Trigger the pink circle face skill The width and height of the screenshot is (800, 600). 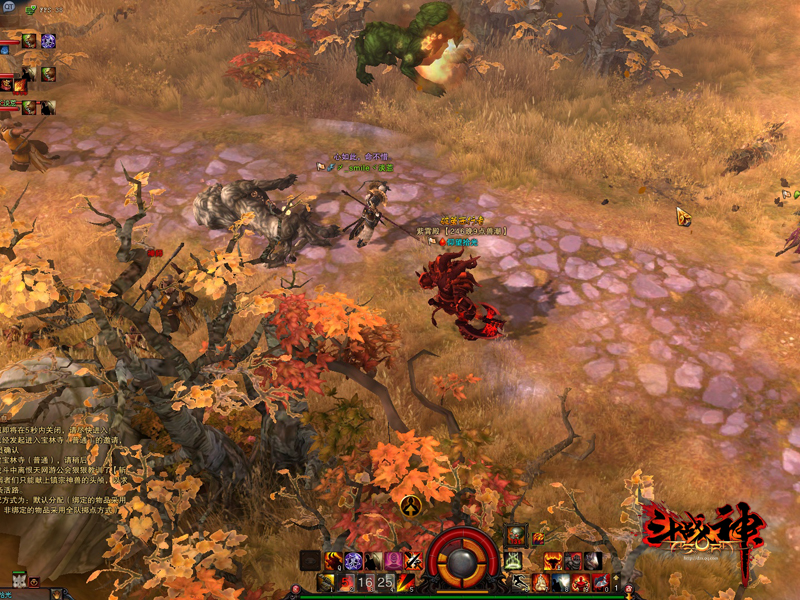coord(392,560)
